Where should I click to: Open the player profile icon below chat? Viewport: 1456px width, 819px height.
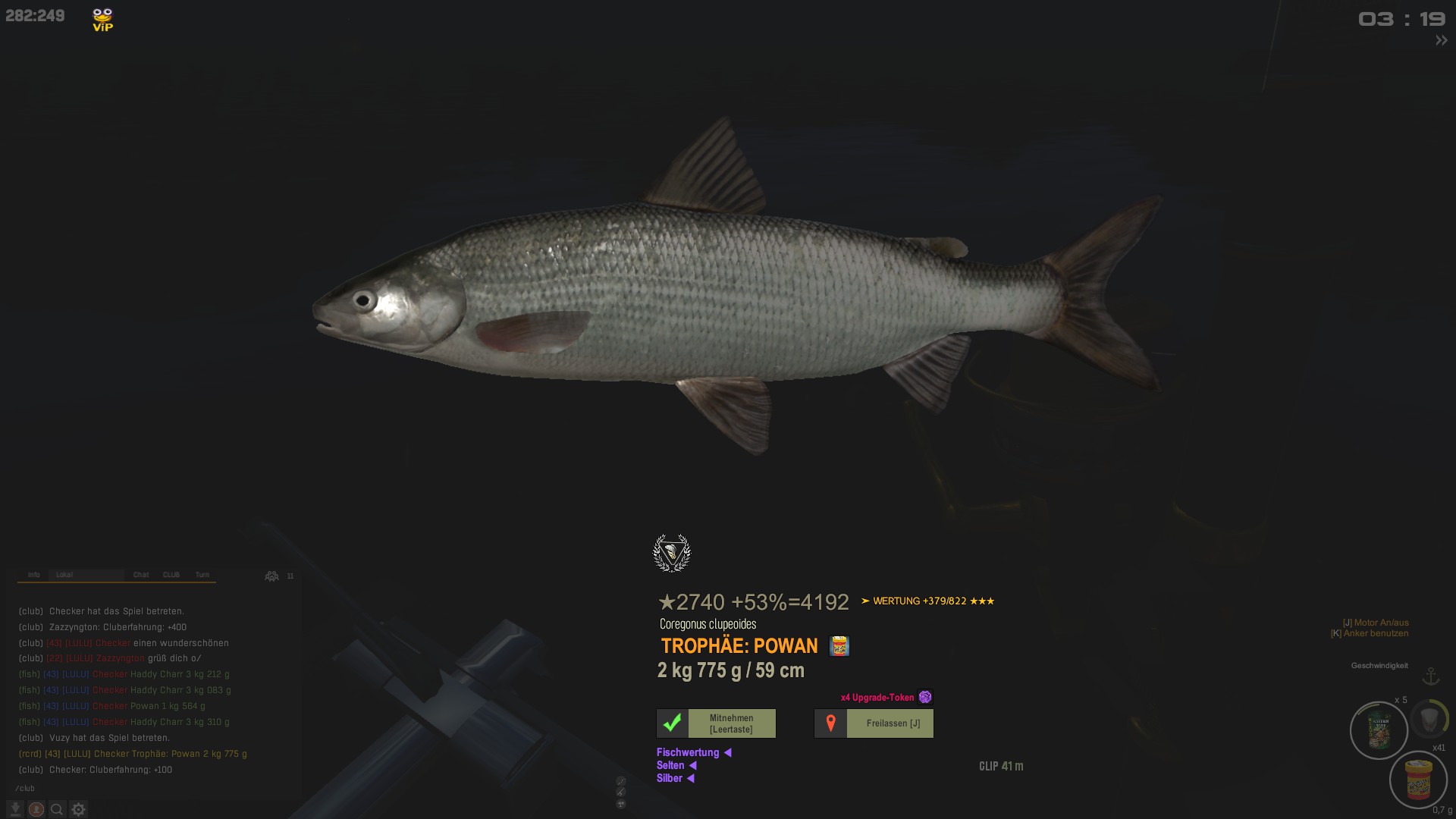pos(36,809)
